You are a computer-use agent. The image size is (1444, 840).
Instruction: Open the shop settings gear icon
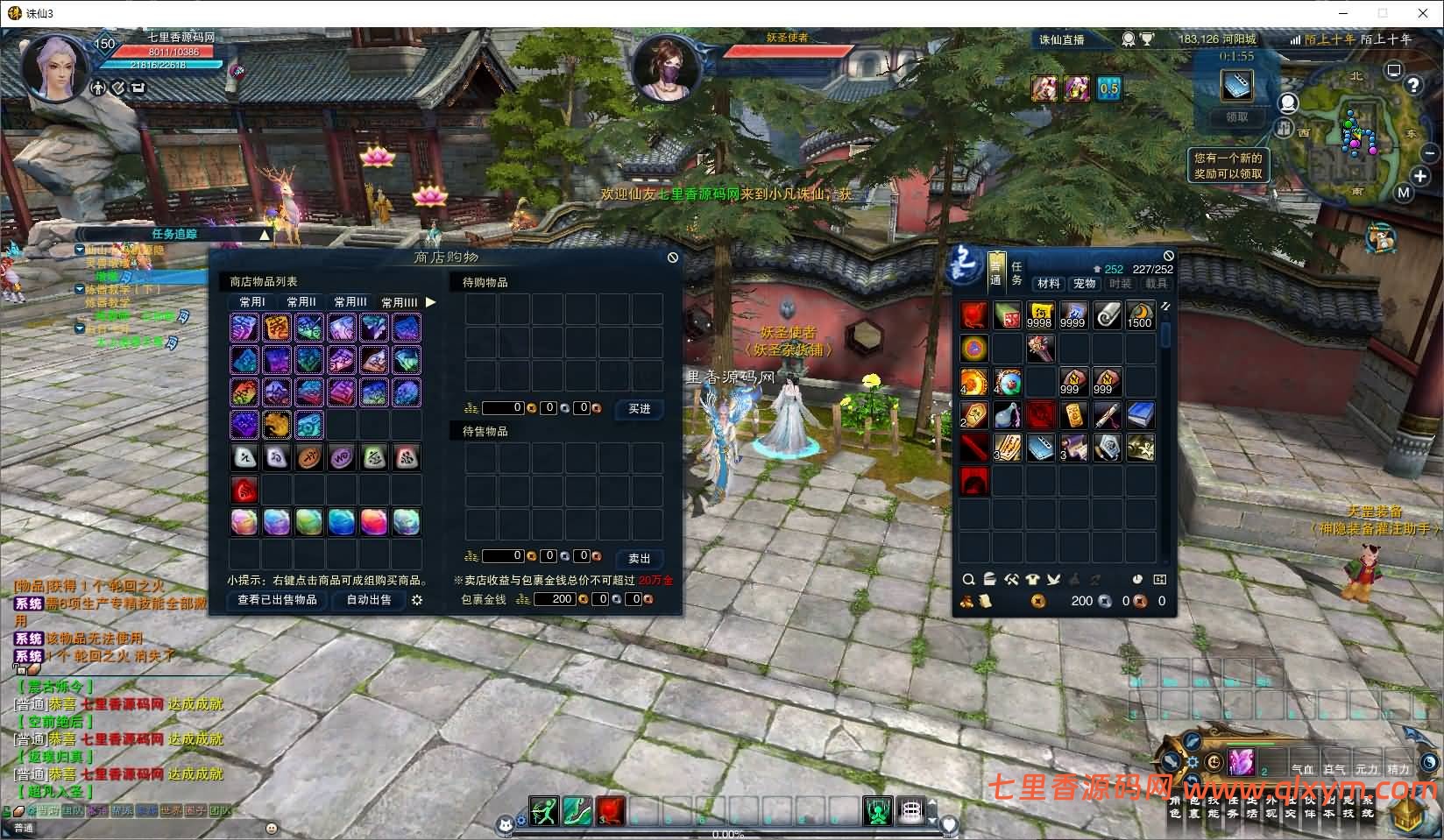417,600
